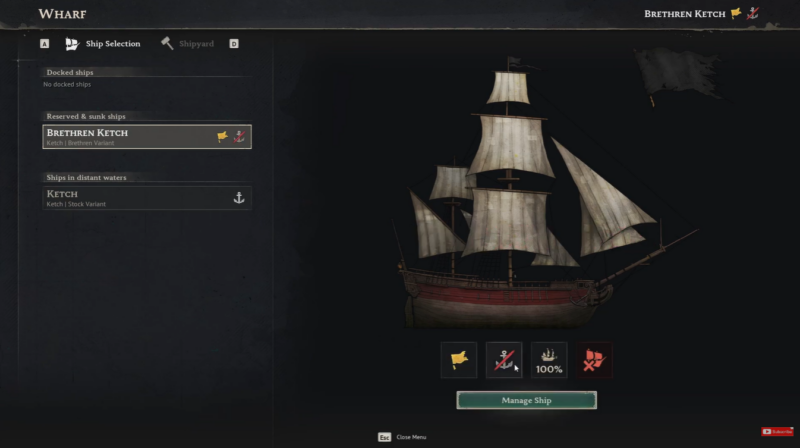Click the crossed-out anchor icon button
The width and height of the screenshot is (800, 448).
point(504,360)
